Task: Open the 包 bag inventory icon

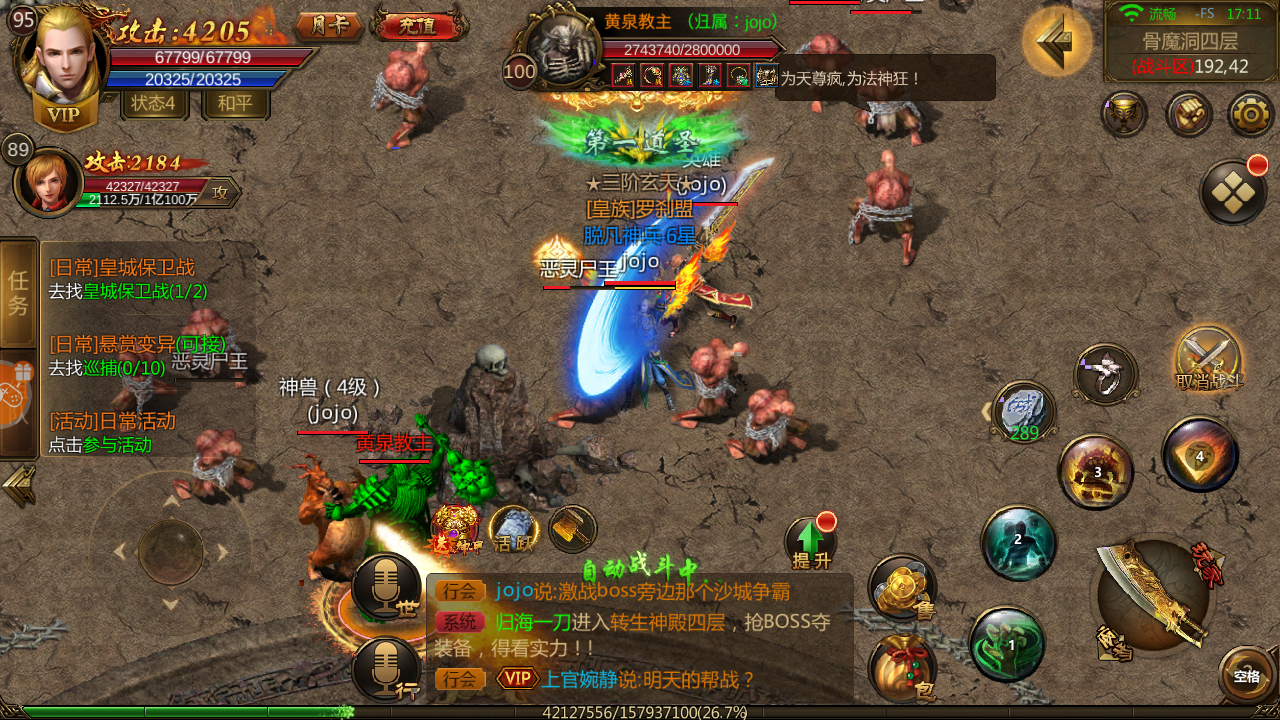Action: tap(903, 668)
